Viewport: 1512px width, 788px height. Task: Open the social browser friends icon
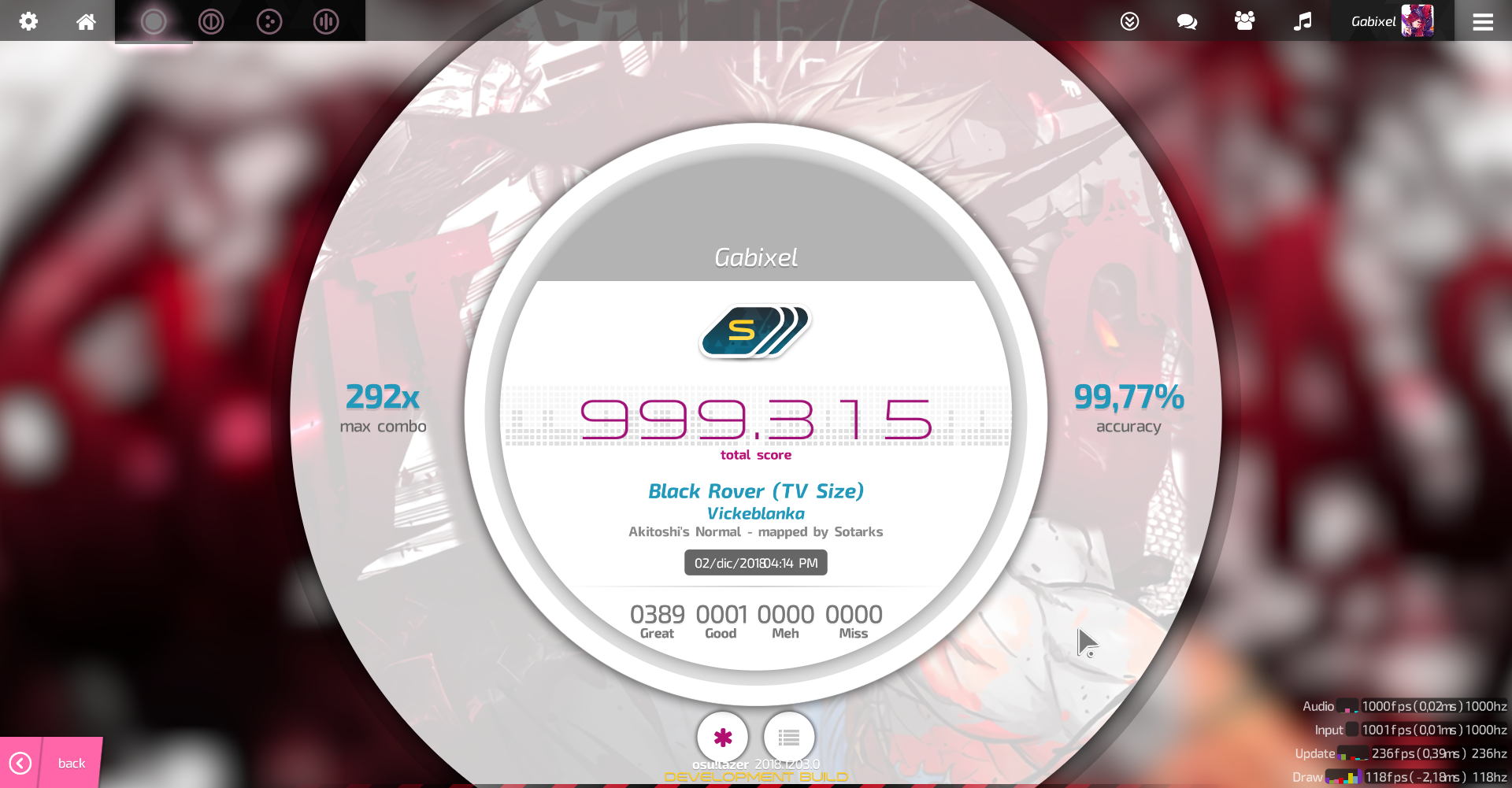coord(1244,21)
